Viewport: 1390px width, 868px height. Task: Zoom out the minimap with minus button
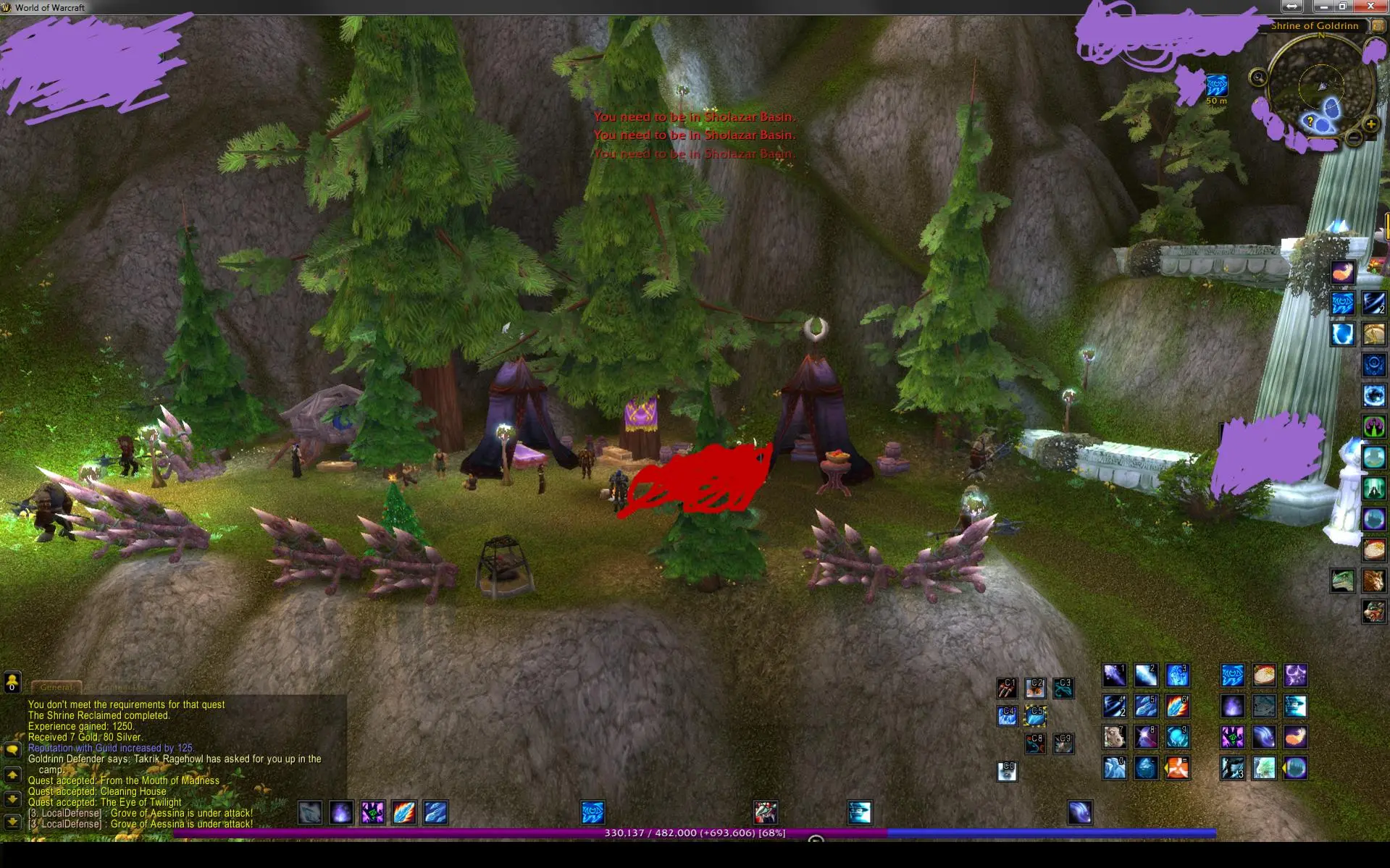coord(1354,138)
